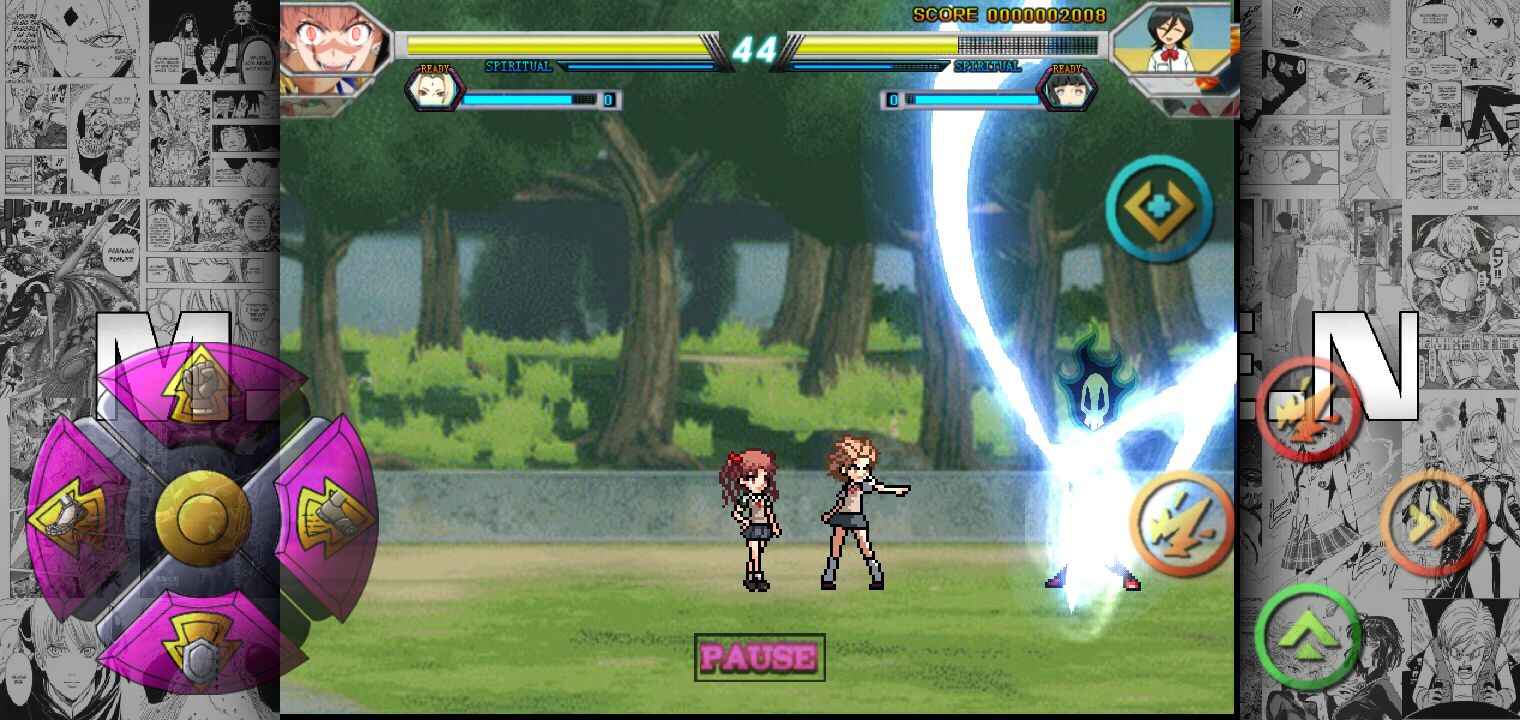1520x720 pixels.
Task: Tap the left hexagonal READY avatar
Action: [437, 92]
